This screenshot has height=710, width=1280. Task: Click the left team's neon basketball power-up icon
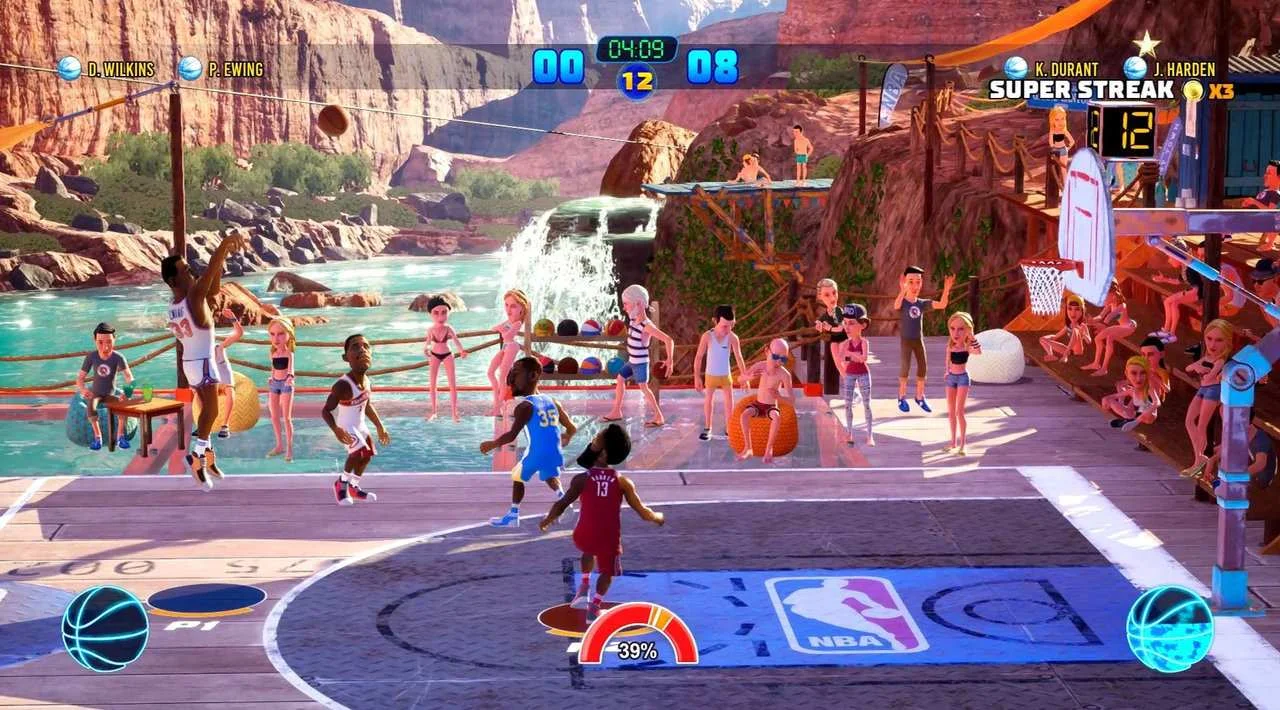click(105, 628)
